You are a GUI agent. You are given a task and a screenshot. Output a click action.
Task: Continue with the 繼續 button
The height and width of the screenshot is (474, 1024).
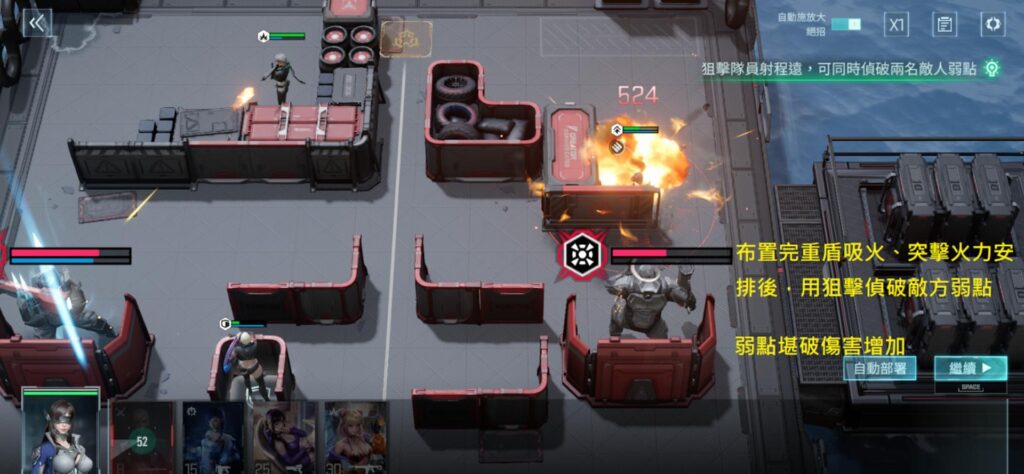tap(970, 368)
